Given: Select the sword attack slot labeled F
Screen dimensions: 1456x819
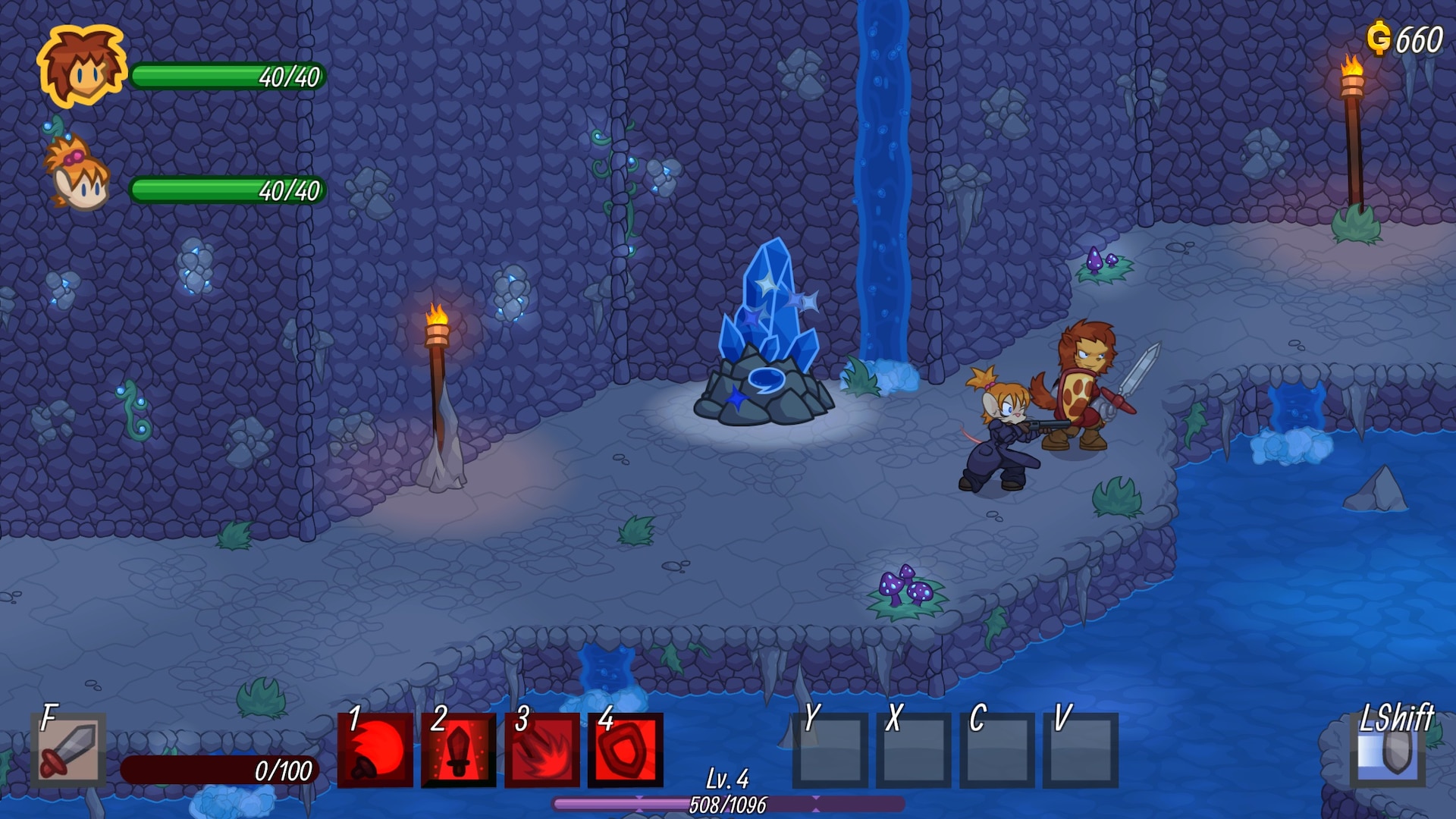Looking at the screenshot, I should 68,749.
